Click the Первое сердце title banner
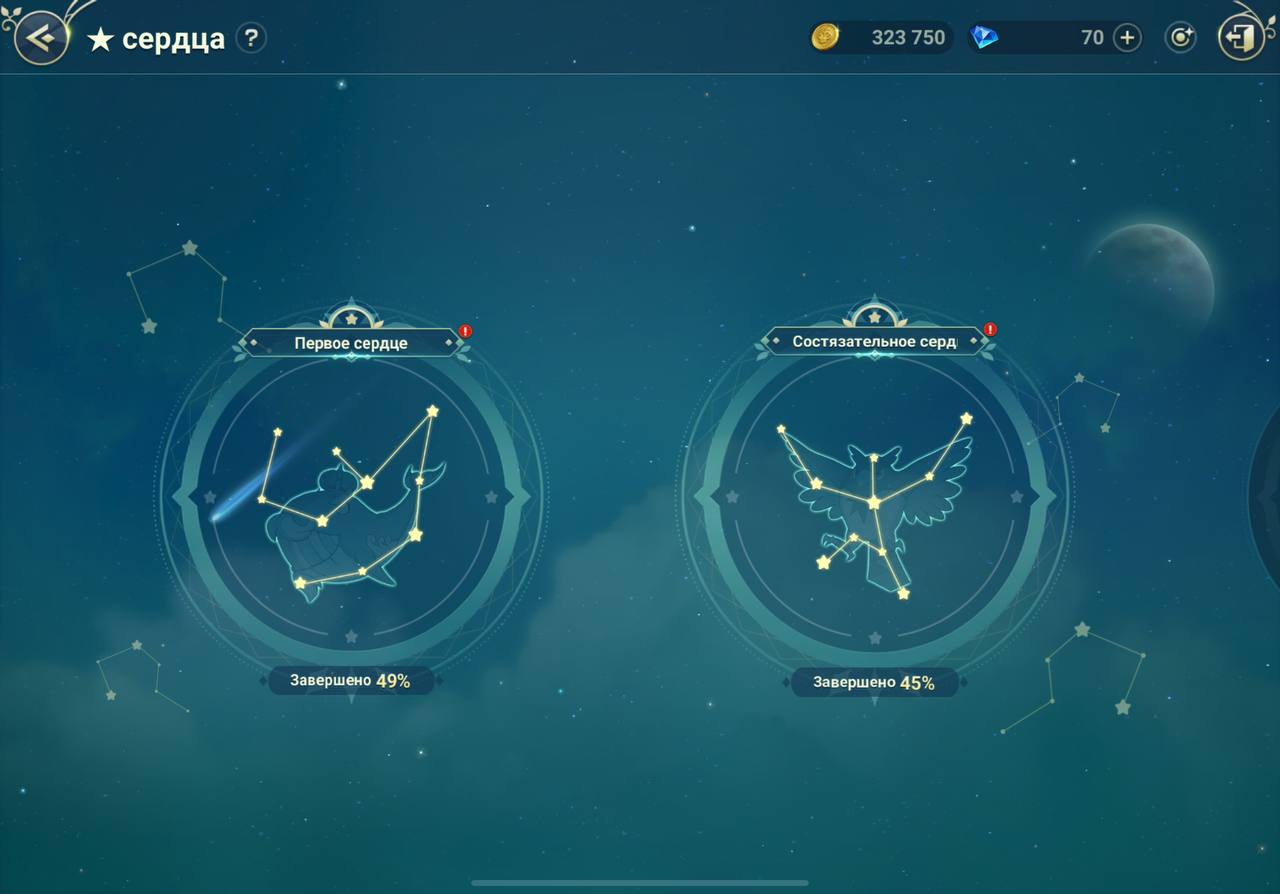1280x894 pixels. (351, 343)
